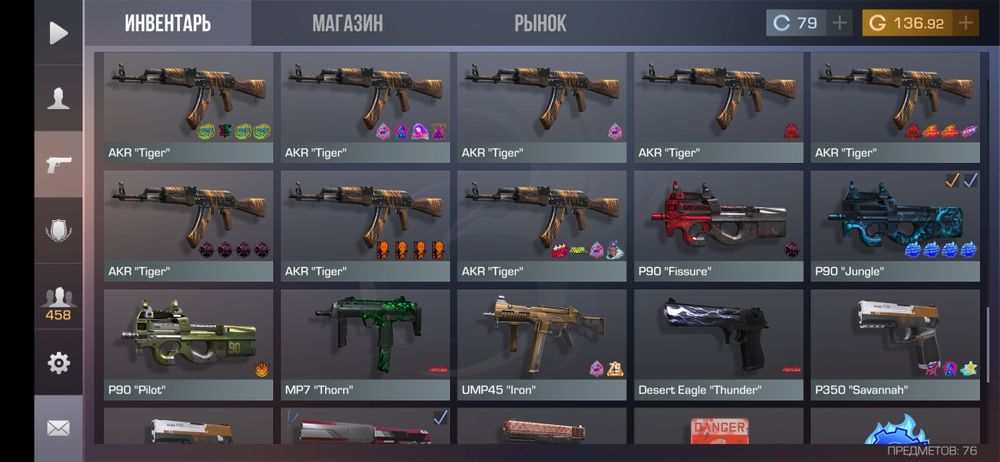Select the P90 "Fissure" item

coord(719,225)
